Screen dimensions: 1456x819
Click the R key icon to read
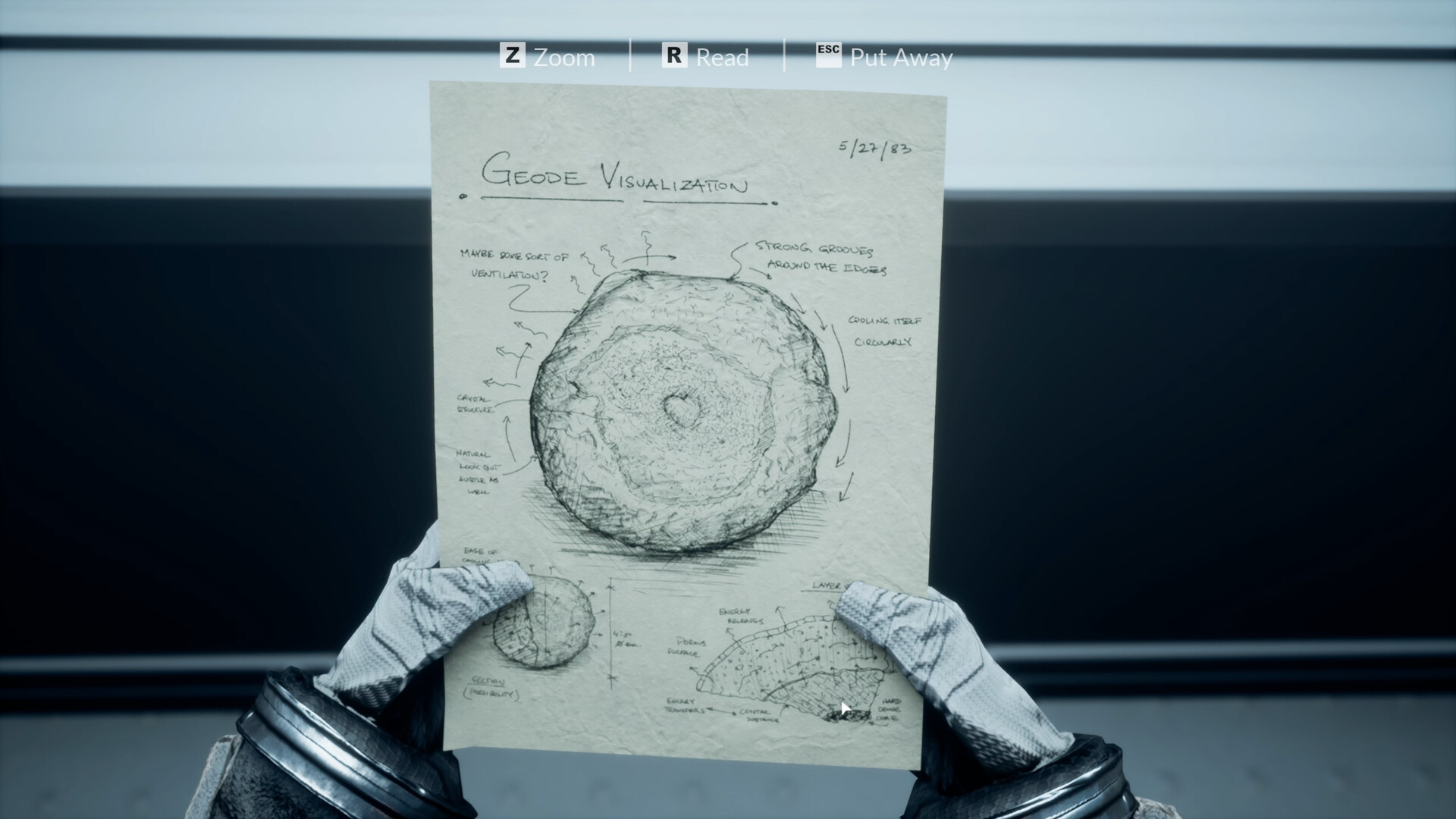pyautogui.click(x=673, y=55)
